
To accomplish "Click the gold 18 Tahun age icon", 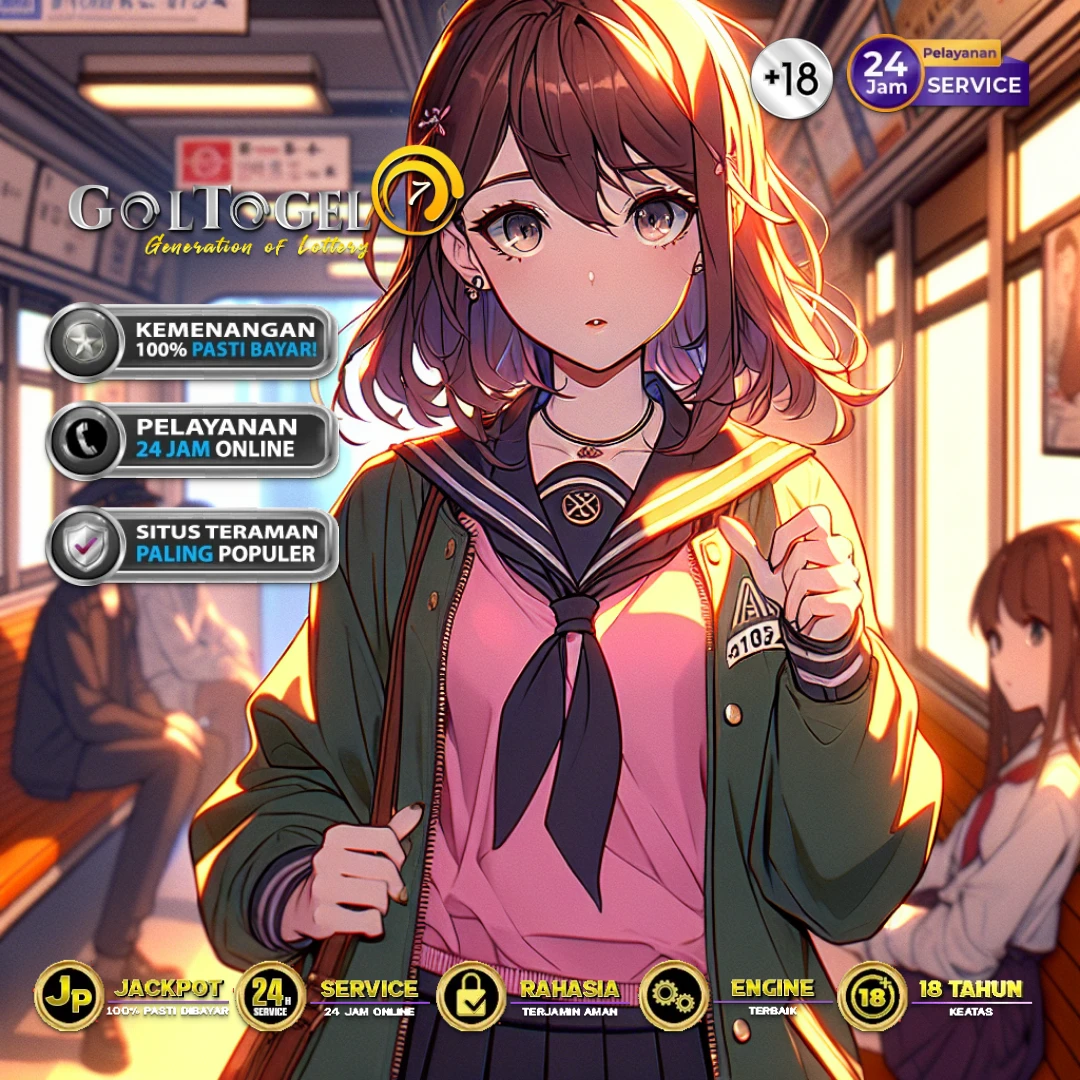I will click(872, 996).
